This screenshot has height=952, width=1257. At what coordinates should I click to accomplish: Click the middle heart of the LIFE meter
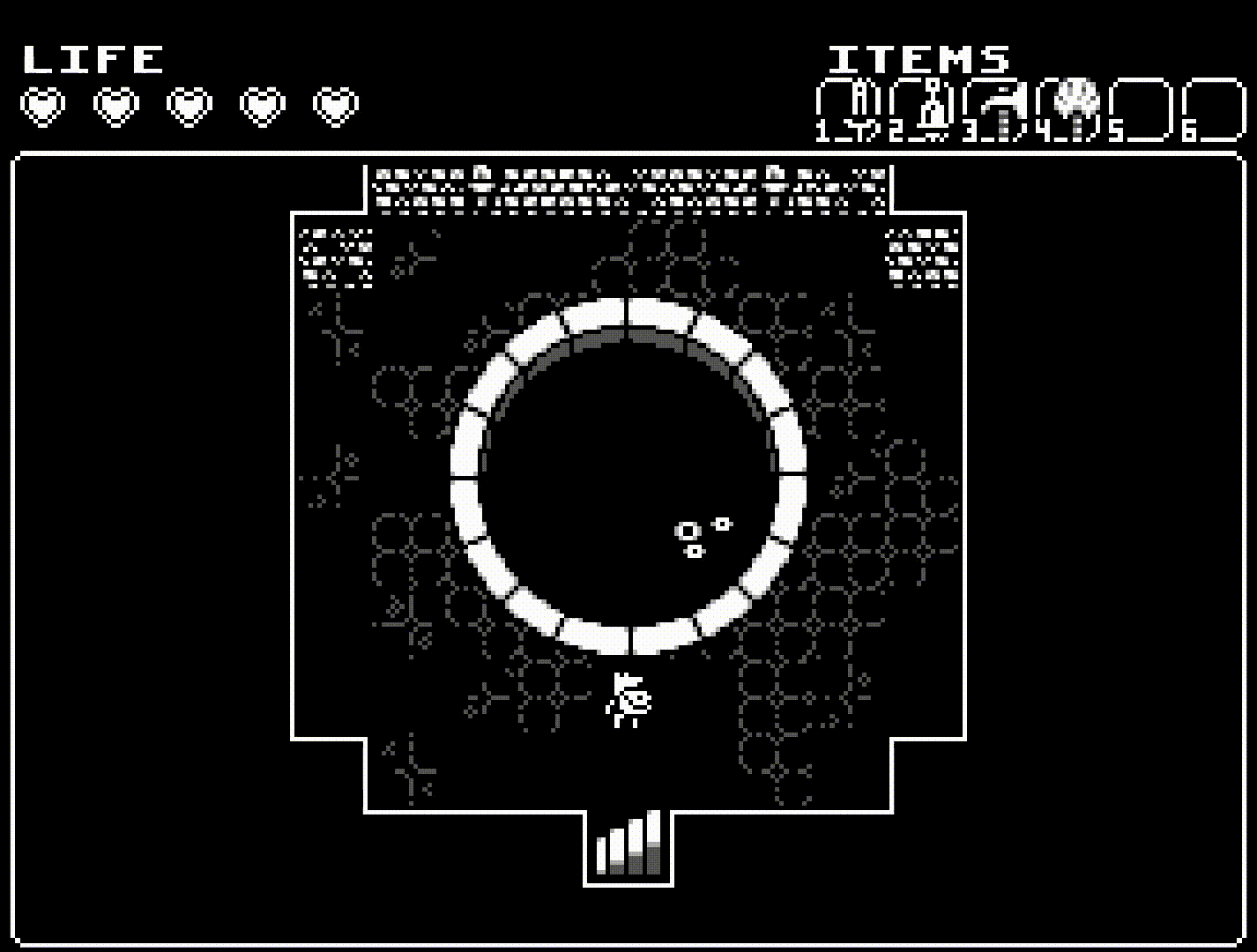187,106
